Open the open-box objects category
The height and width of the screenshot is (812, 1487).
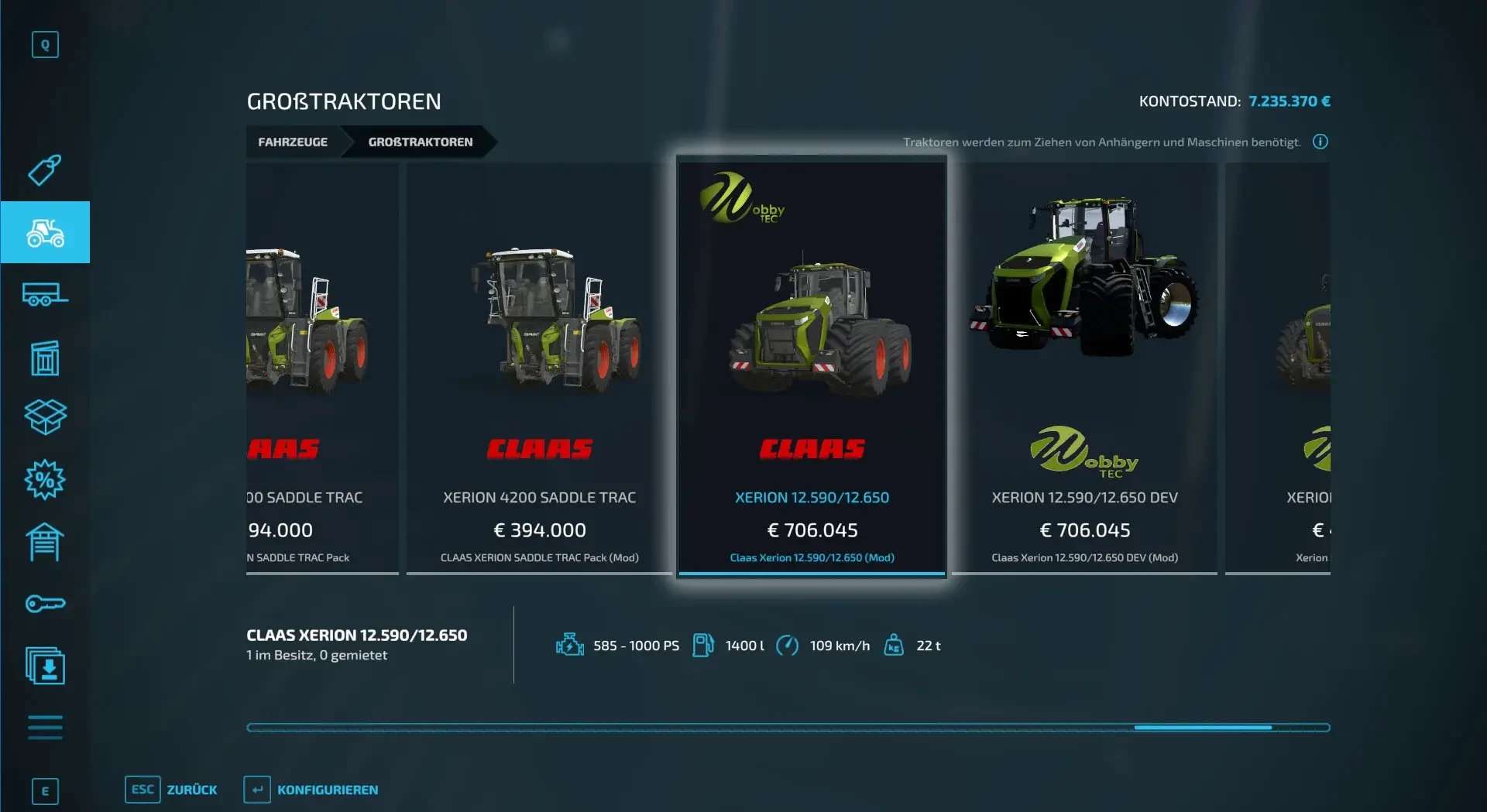pos(45,416)
